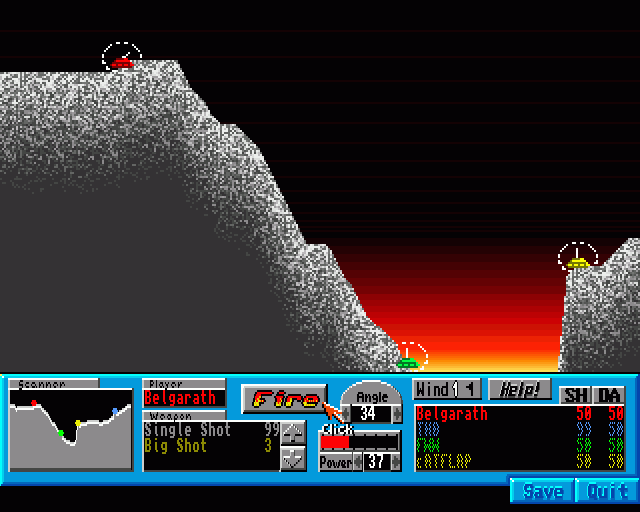
Task: Save the current game
Action: point(543,491)
